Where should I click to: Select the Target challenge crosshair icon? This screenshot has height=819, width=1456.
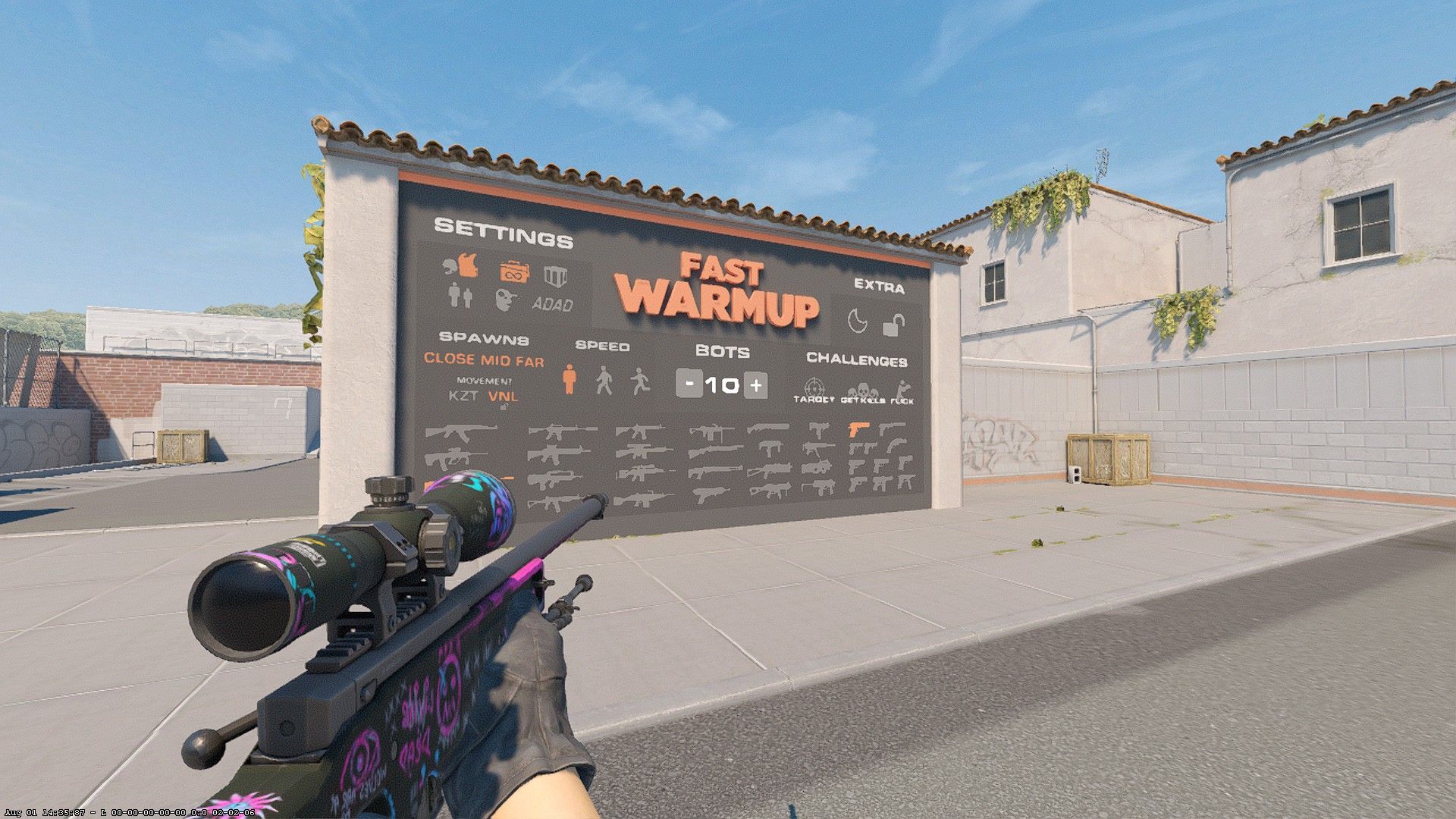[x=814, y=387]
